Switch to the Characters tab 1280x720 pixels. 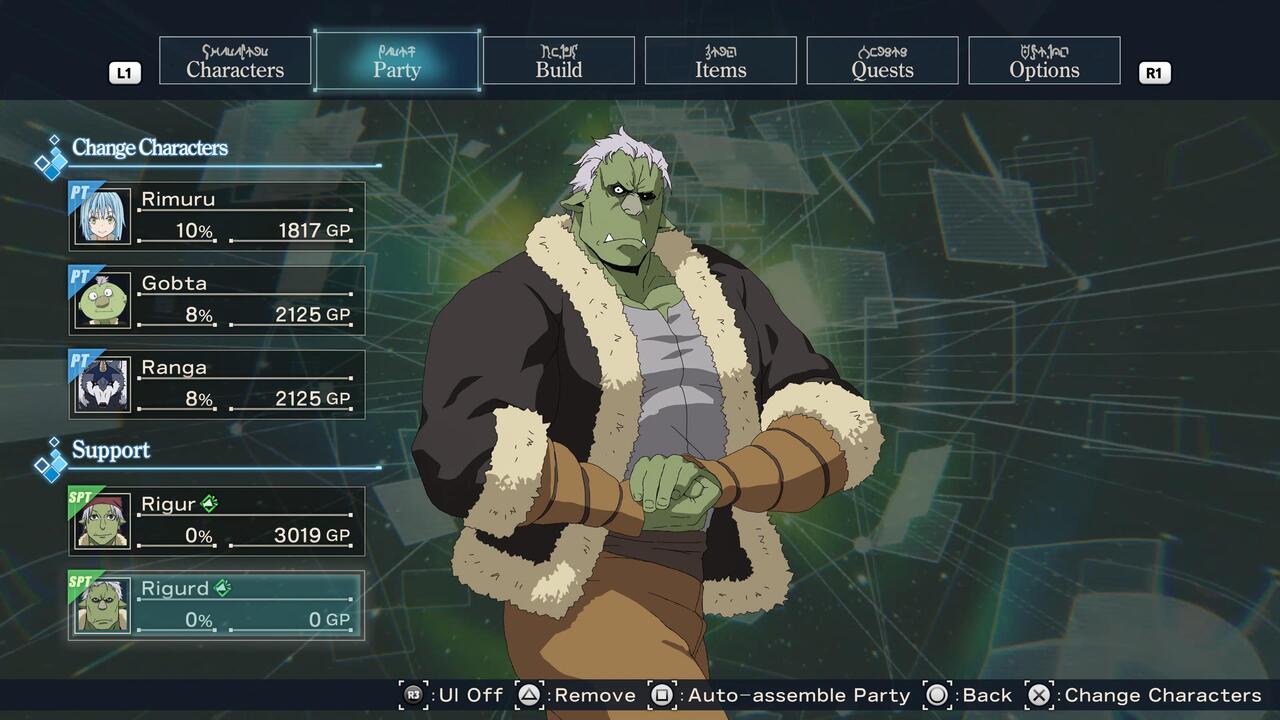pos(235,61)
